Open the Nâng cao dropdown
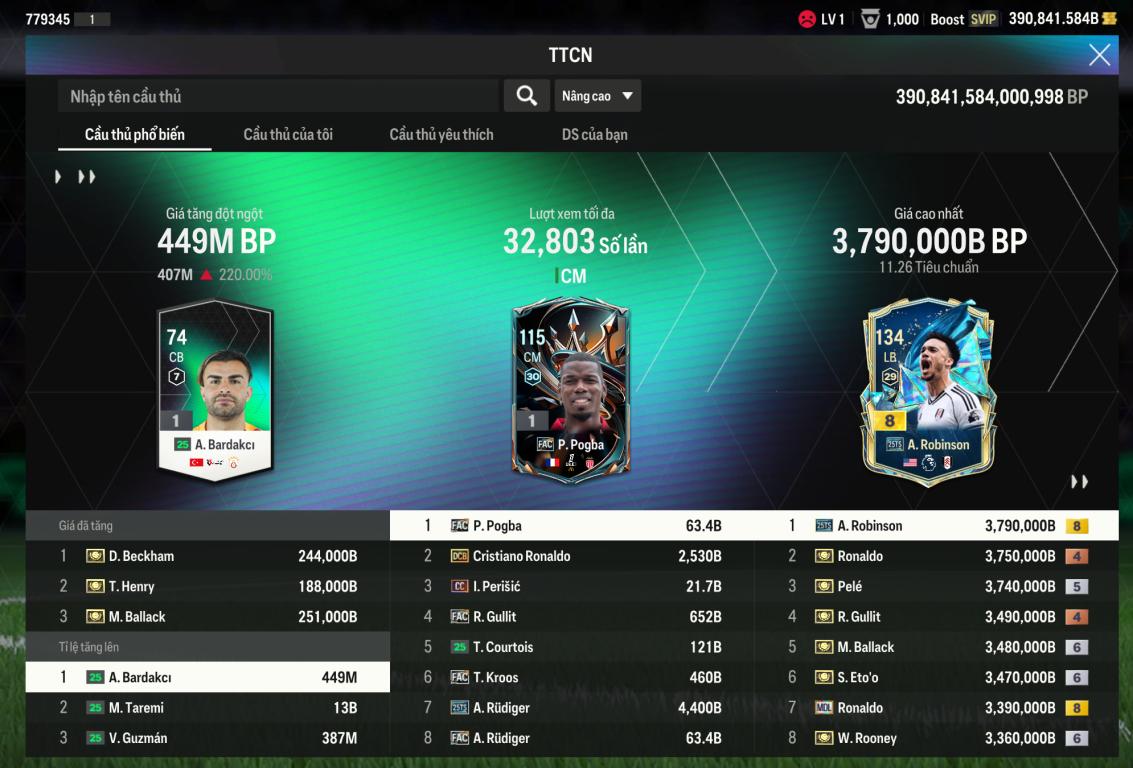This screenshot has height=768, width=1133. [598, 96]
